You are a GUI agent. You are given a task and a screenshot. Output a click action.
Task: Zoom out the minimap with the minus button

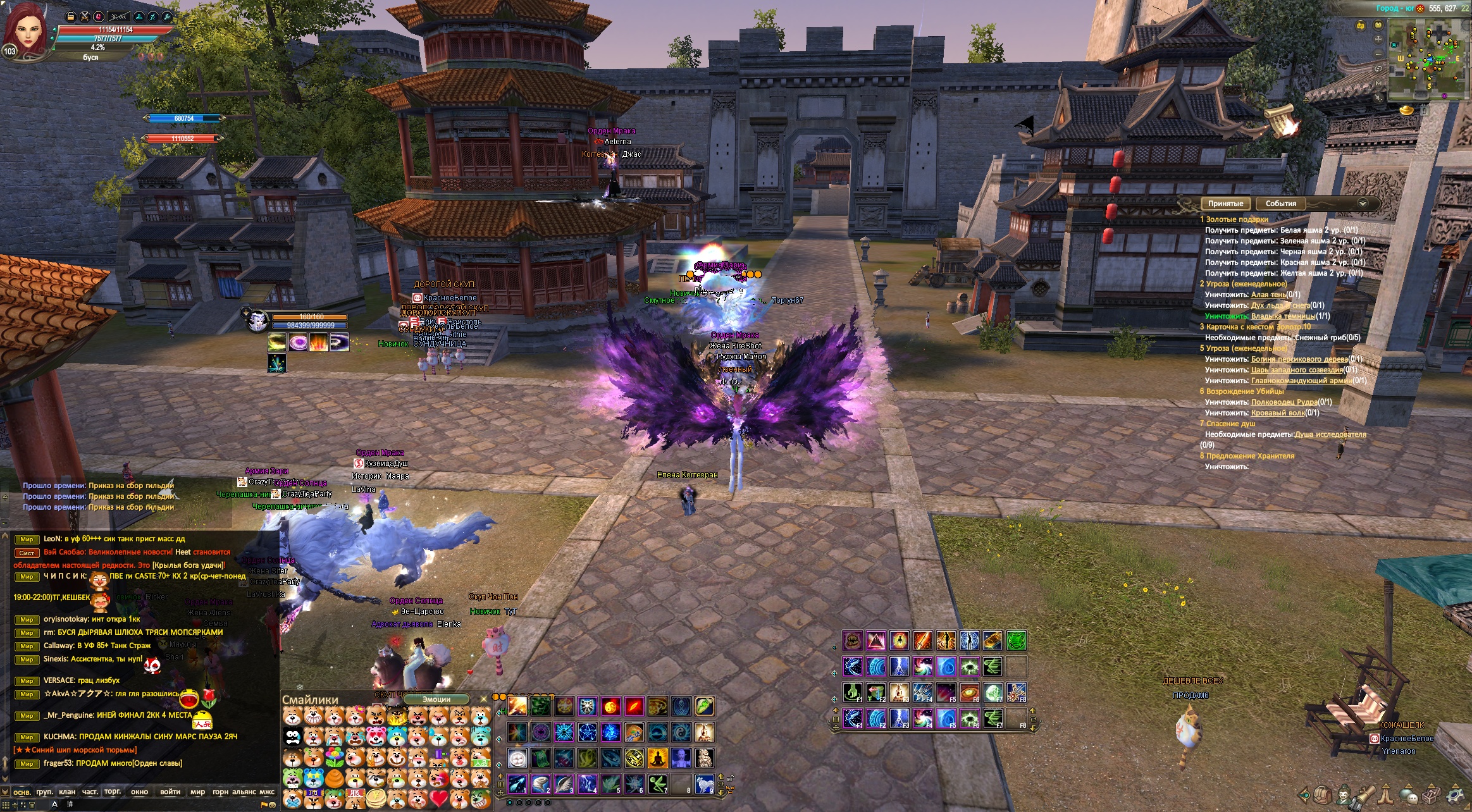[x=1379, y=53]
